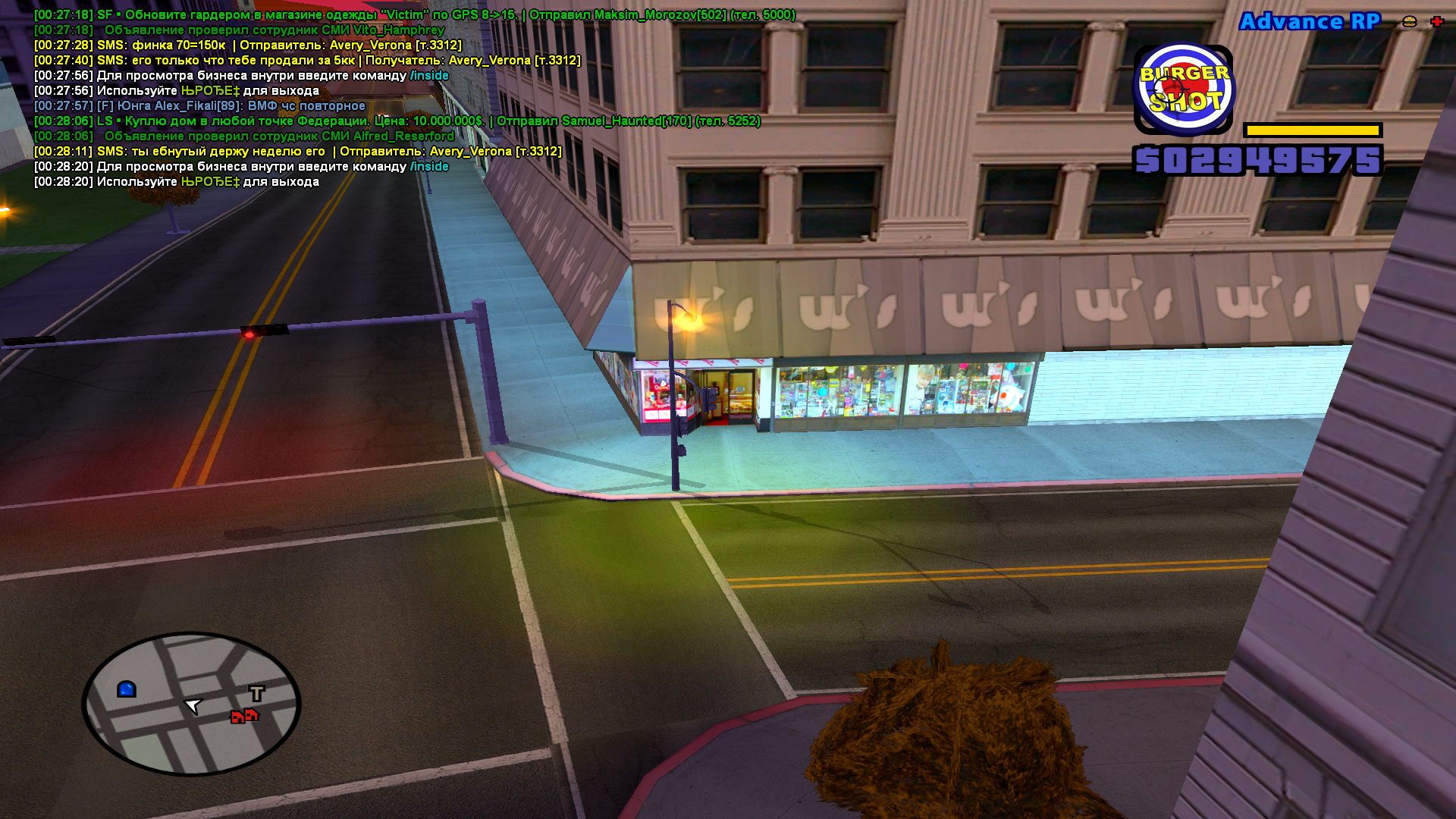Click the red cross health icon
Screen dimensions: 1456x819
[1436, 21]
